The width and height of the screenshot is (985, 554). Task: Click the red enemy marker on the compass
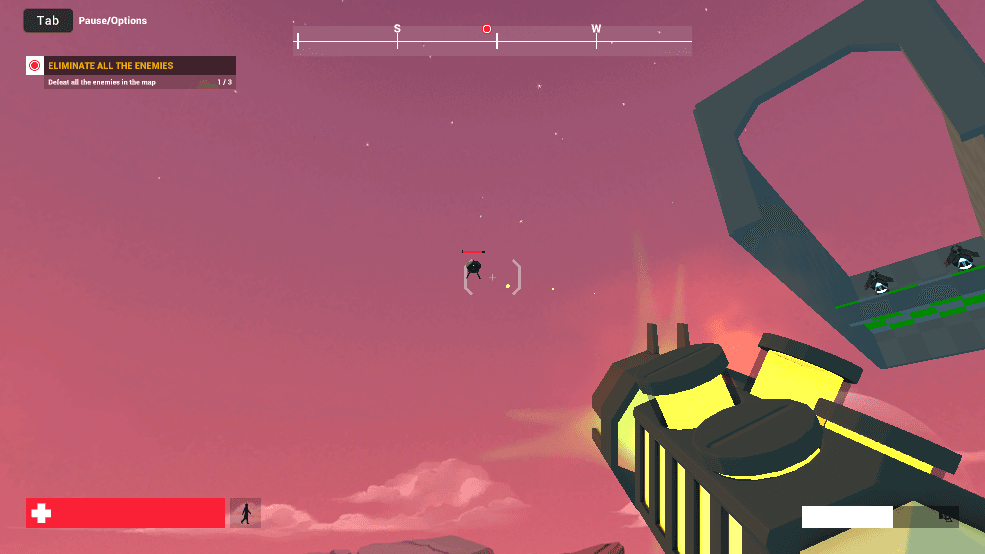tap(487, 29)
